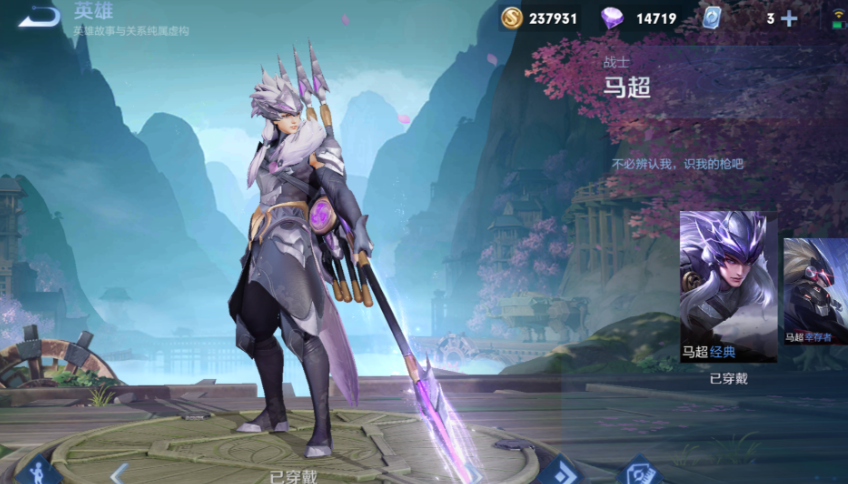Go back using the top-left arrow

(38, 16)
